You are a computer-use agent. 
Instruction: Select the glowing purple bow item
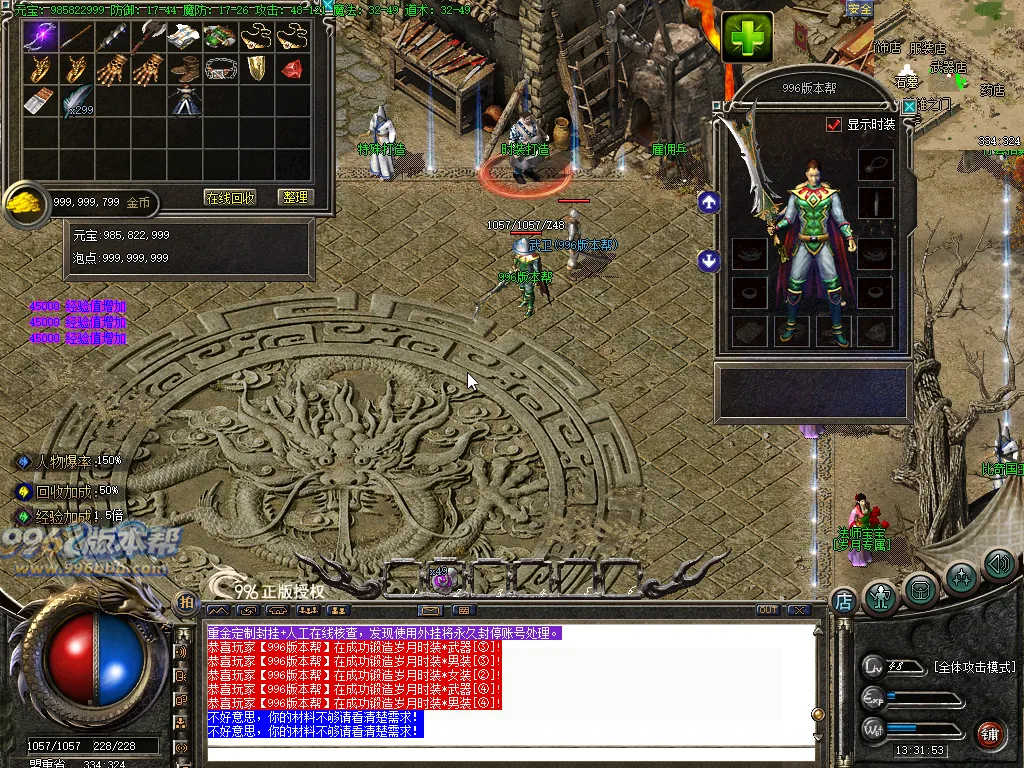[x=40, y=36]
